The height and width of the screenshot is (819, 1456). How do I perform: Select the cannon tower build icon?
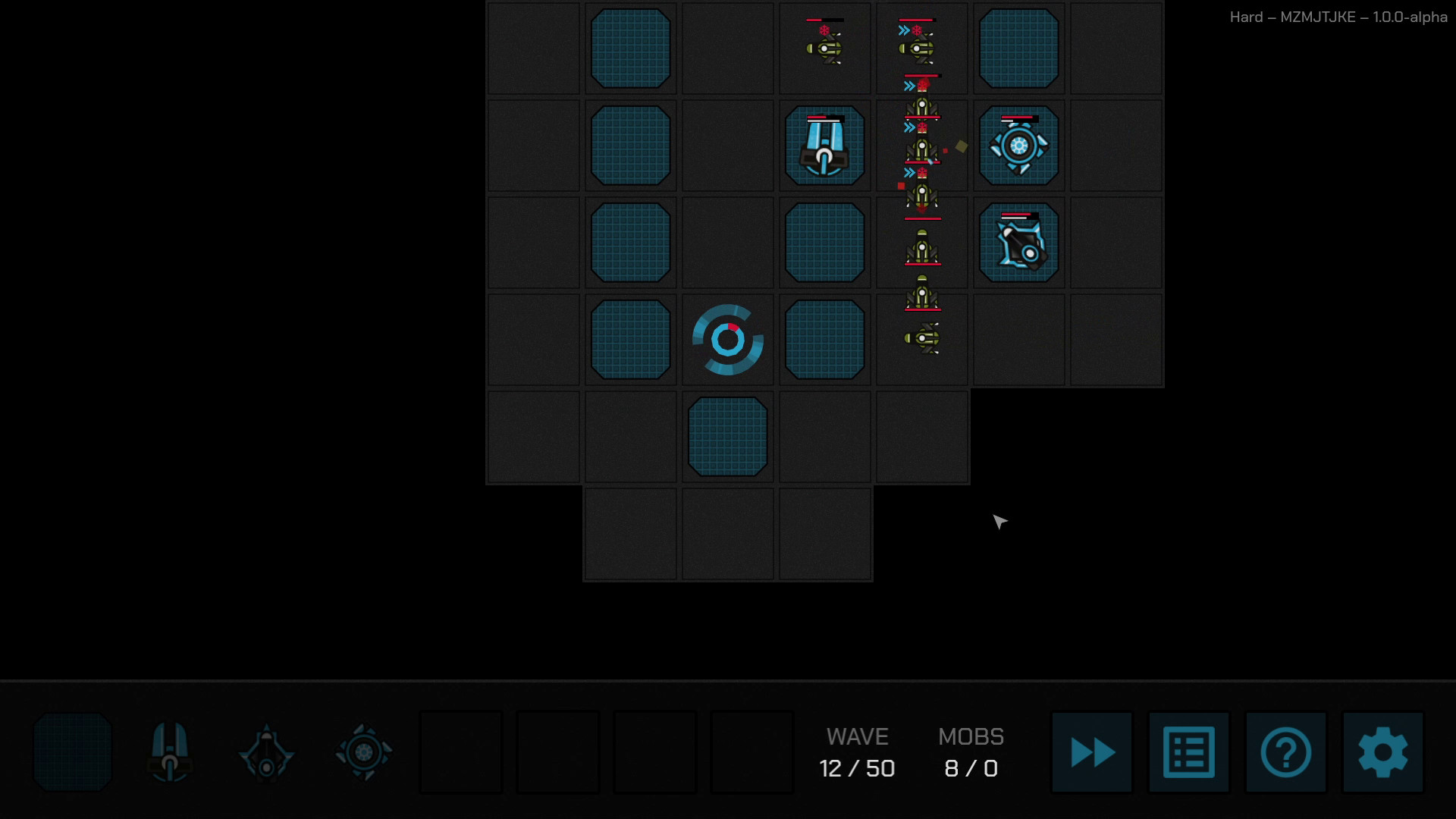(x=169, y=752)
